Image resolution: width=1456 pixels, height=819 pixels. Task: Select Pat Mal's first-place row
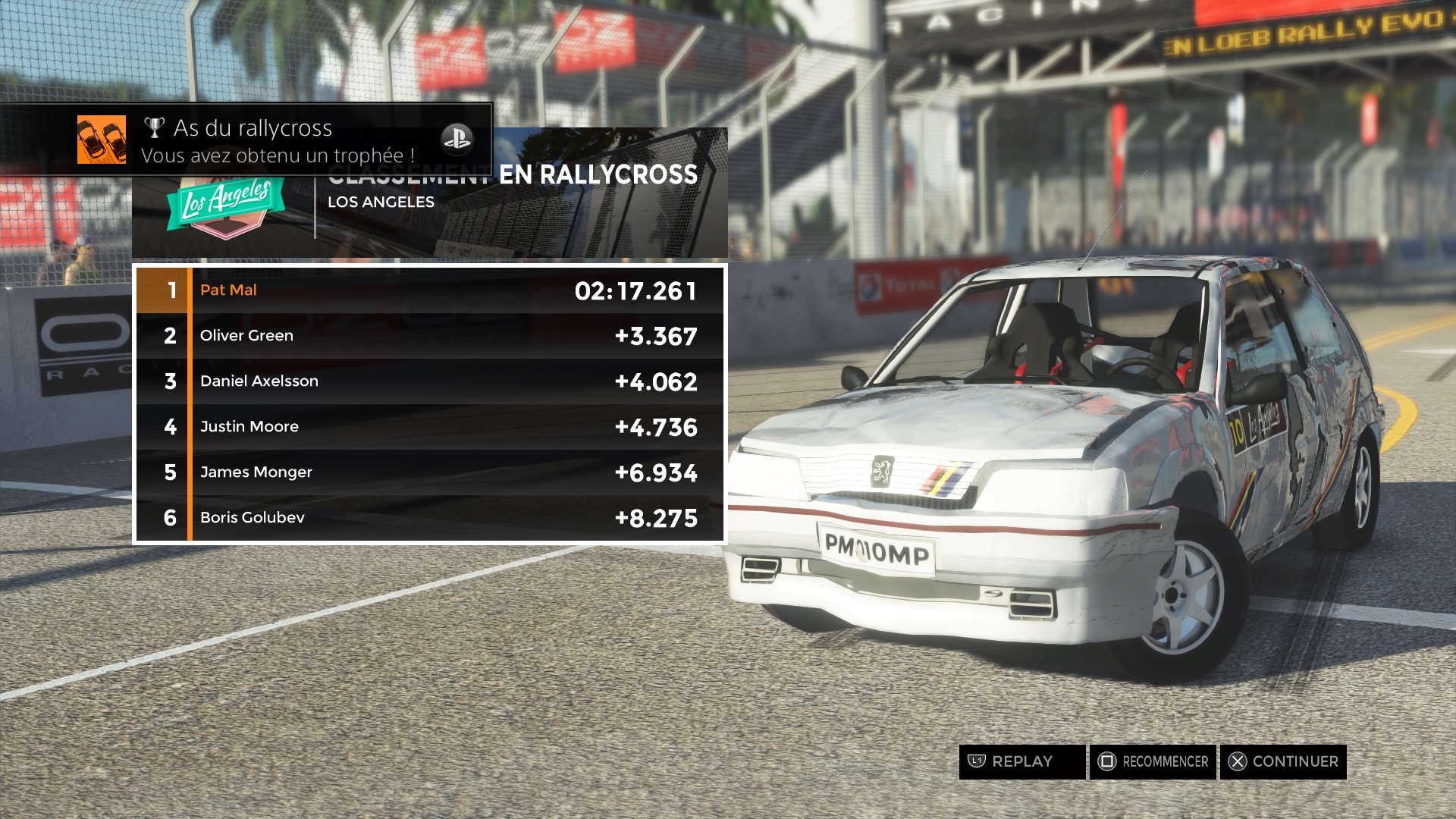coord(429,290)
